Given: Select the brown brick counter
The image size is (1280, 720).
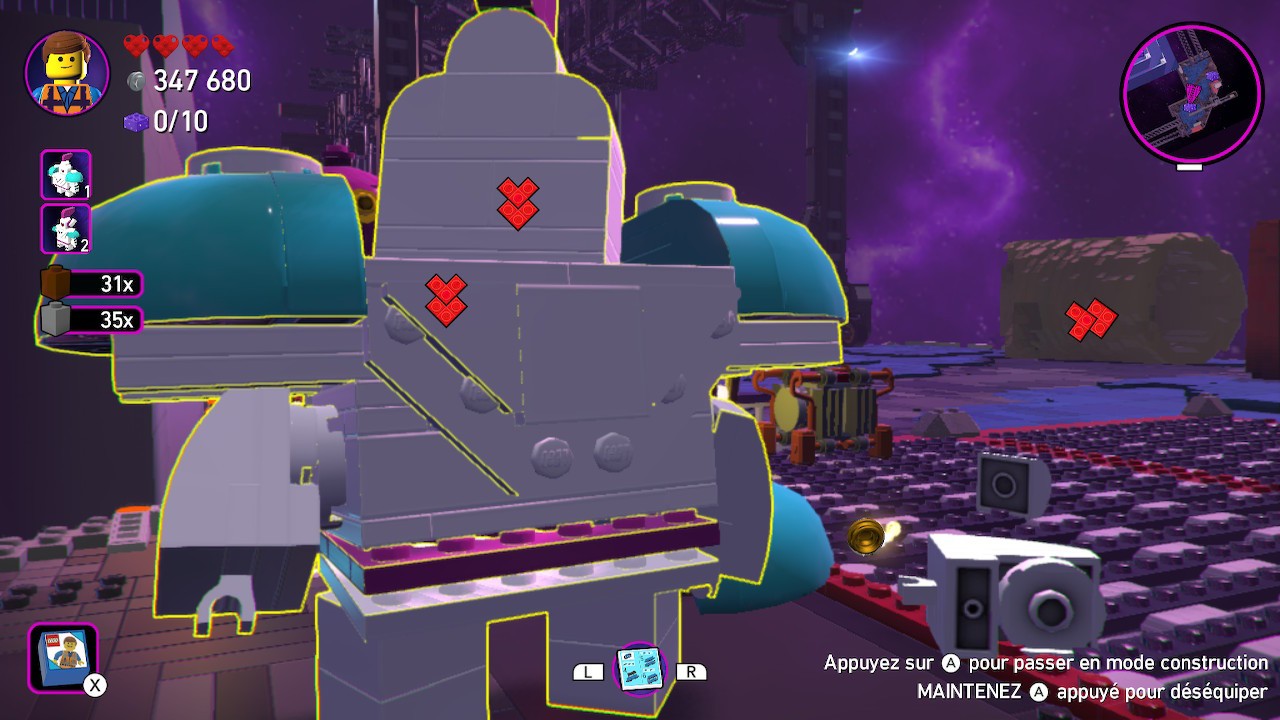Looking at the screenshot, I should 92,284.
